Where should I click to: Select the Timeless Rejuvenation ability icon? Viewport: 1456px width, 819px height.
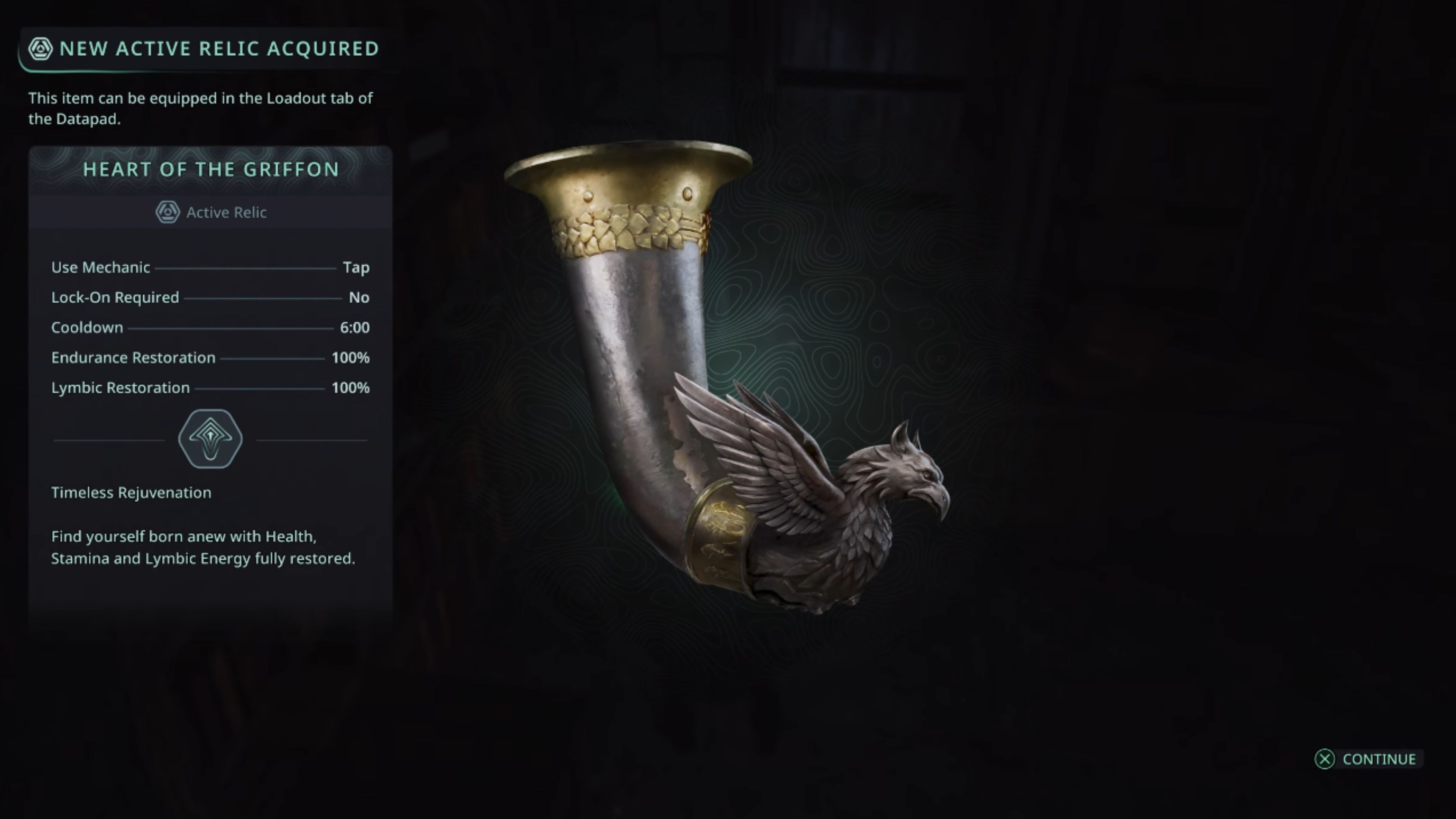pos(210,439)
